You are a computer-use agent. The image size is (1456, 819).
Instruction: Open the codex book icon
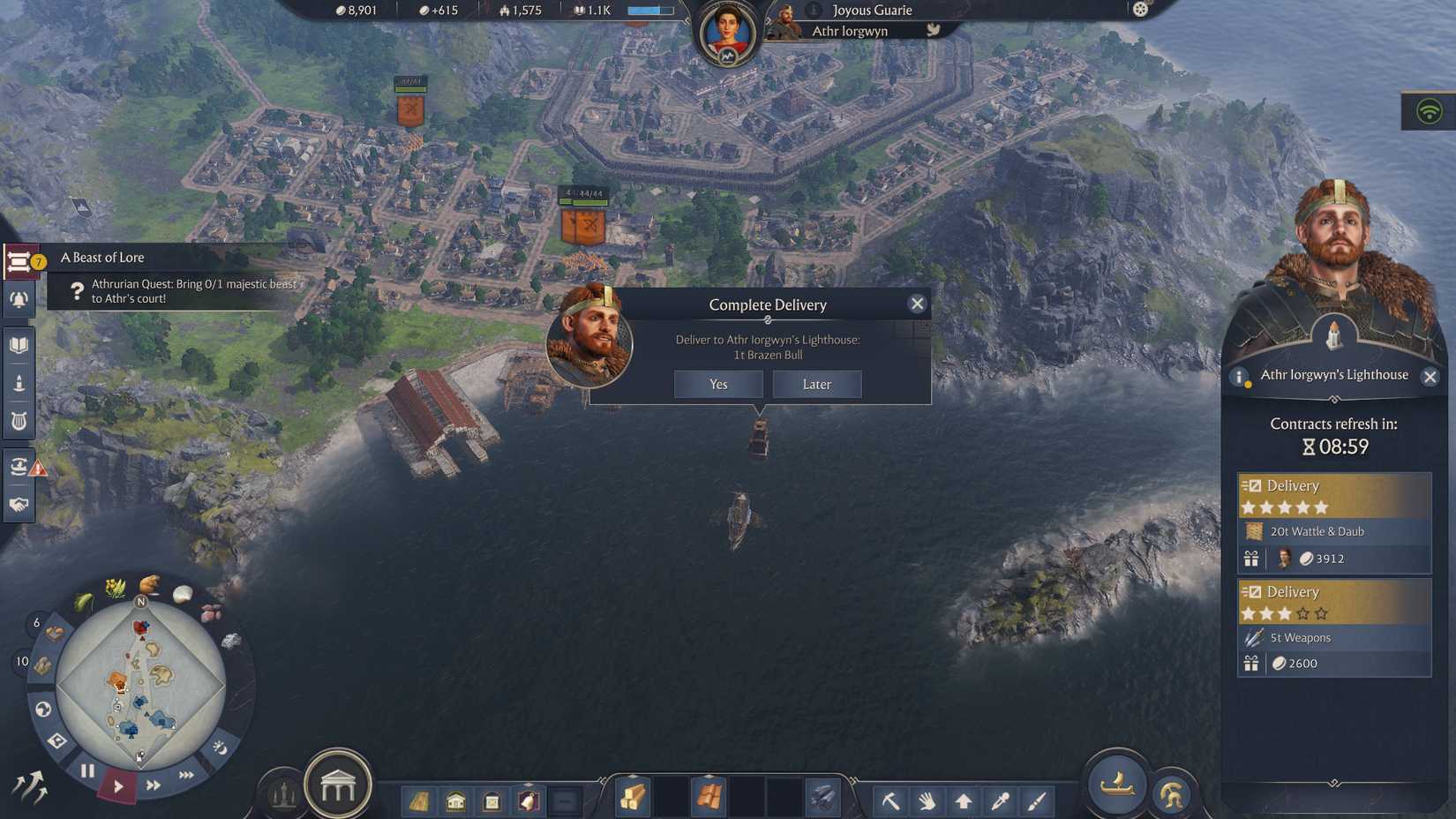(x=19, y=344)
